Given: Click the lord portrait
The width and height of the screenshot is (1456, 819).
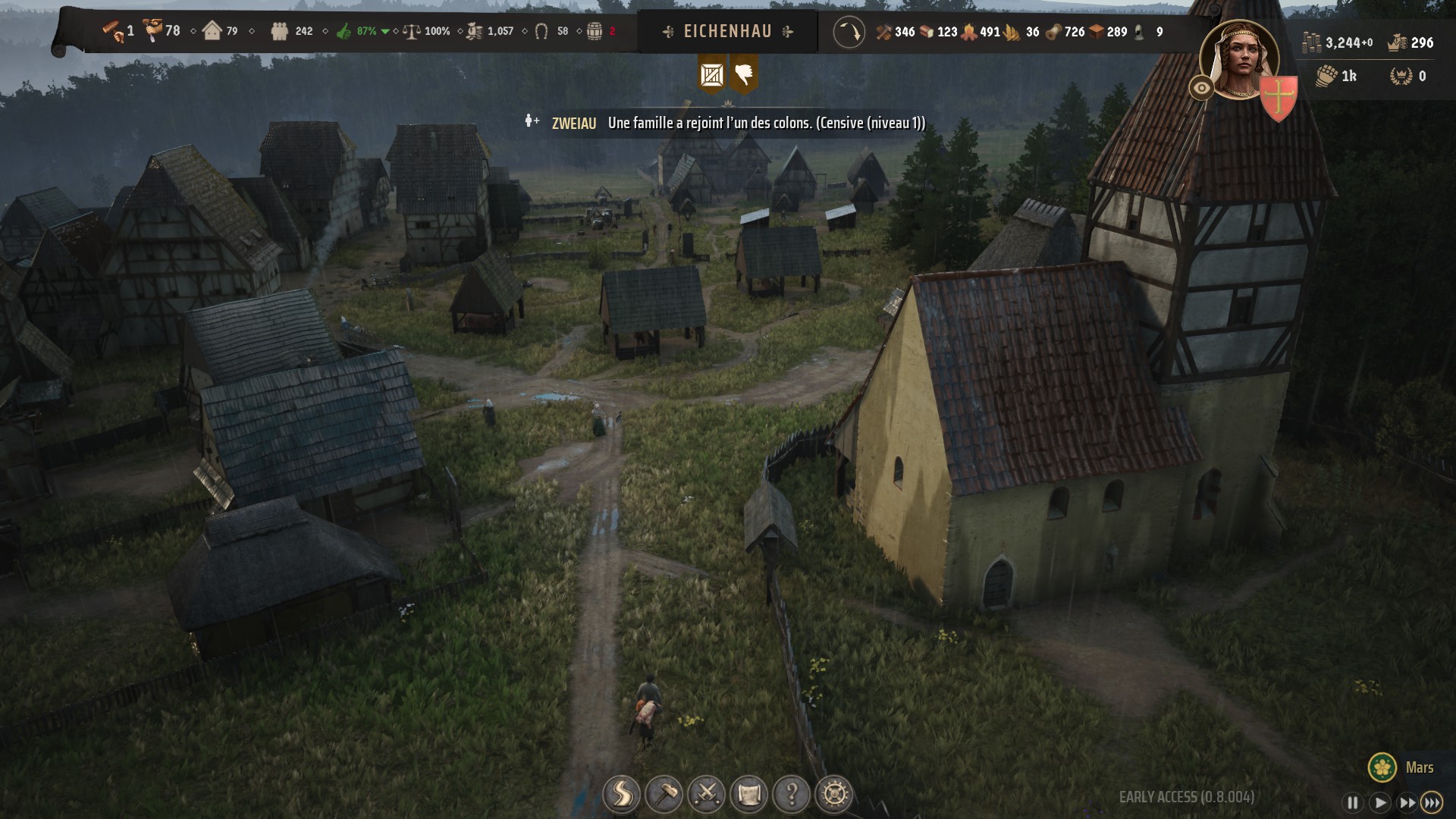Looking at the screenshot, I should point(1239,61).
